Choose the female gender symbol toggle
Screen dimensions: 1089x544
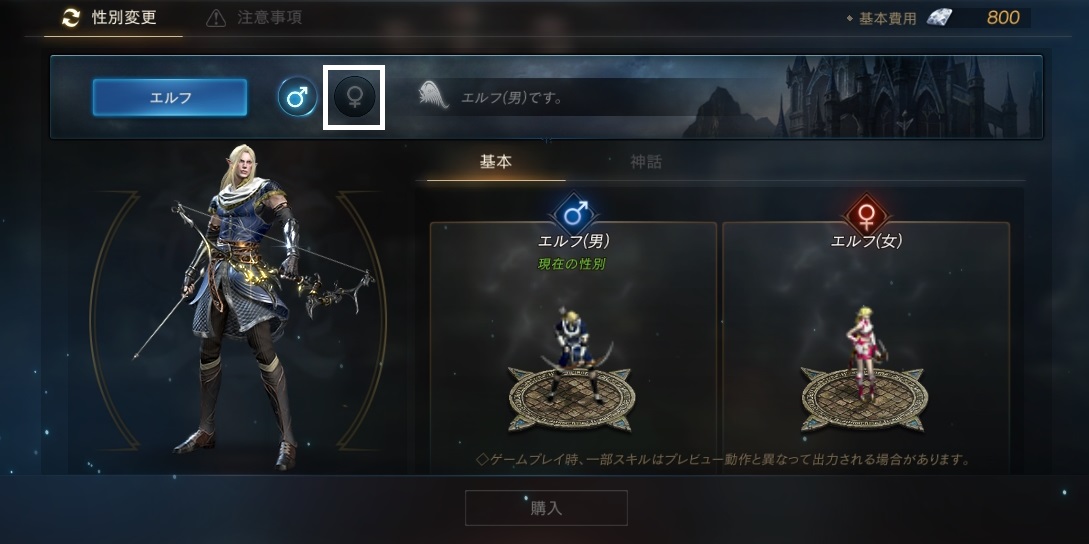(354, 97)
